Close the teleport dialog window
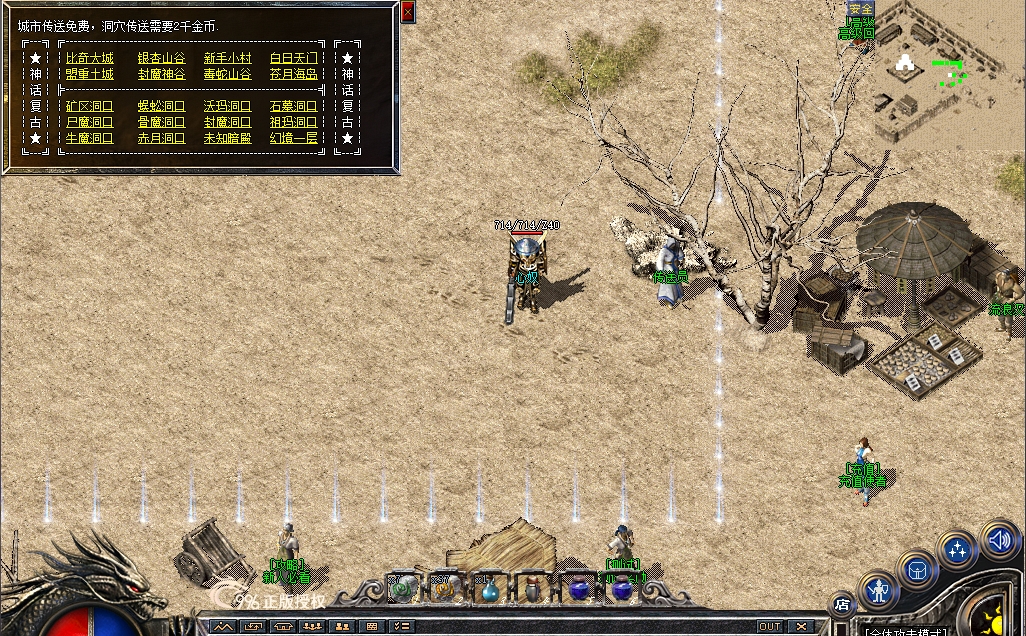The image size is (1026, 636). point(407,12)
